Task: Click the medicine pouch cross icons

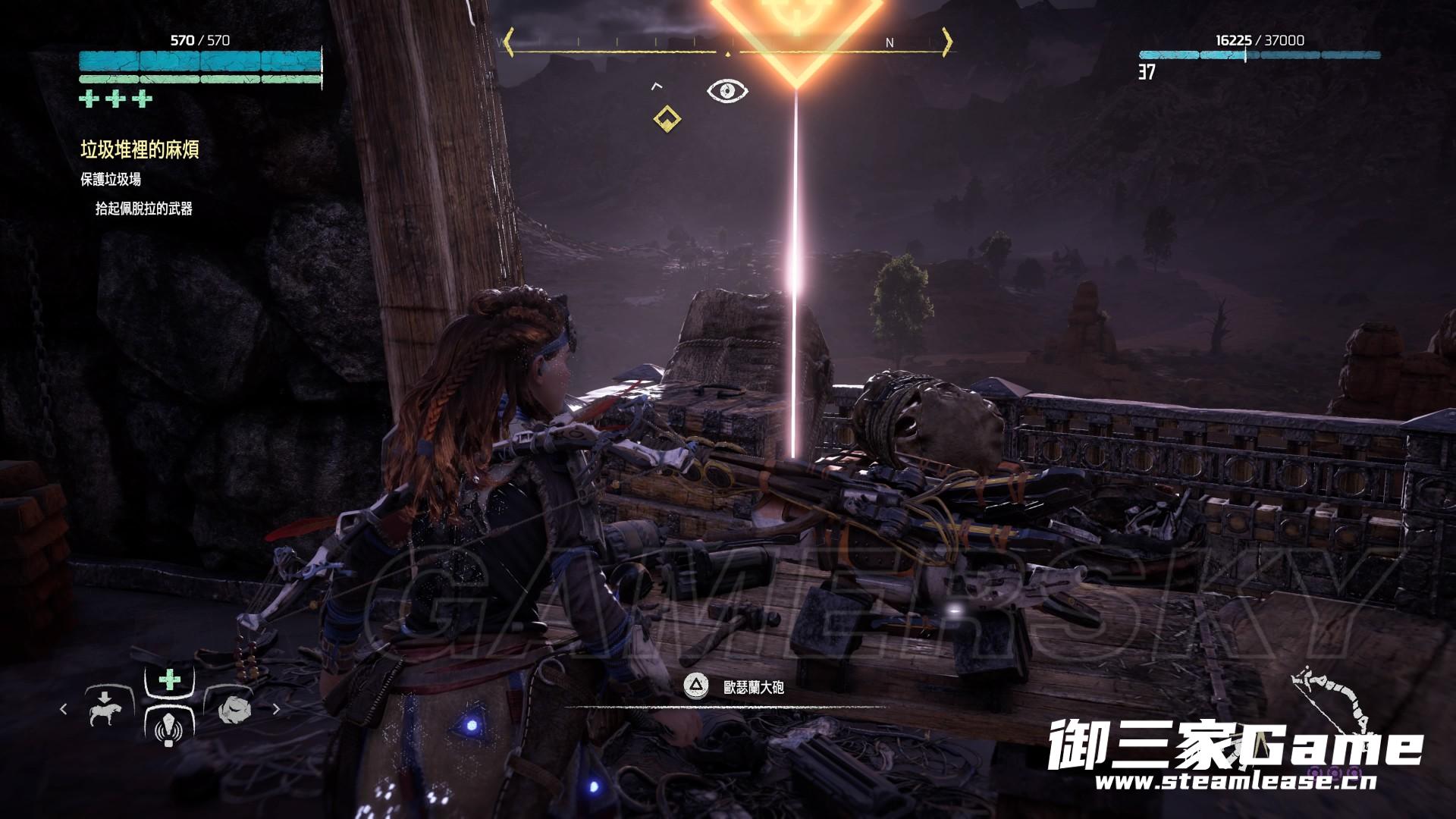Action: click(x=117, y=99)
